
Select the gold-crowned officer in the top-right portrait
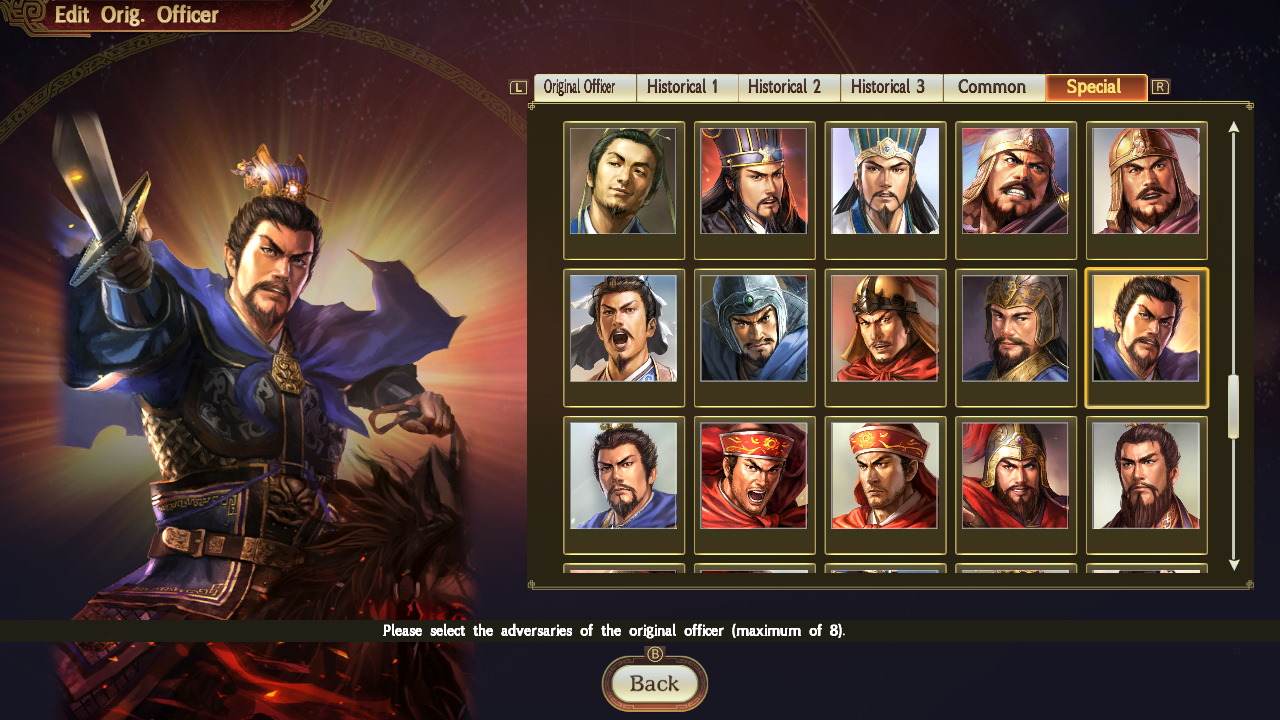(x=1146, y=187)
